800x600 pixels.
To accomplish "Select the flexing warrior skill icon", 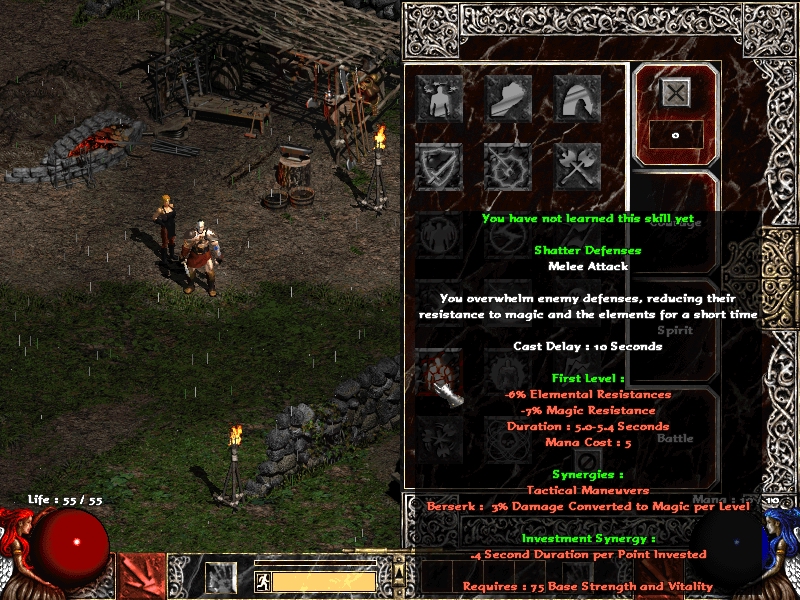I will coord(439,98).
